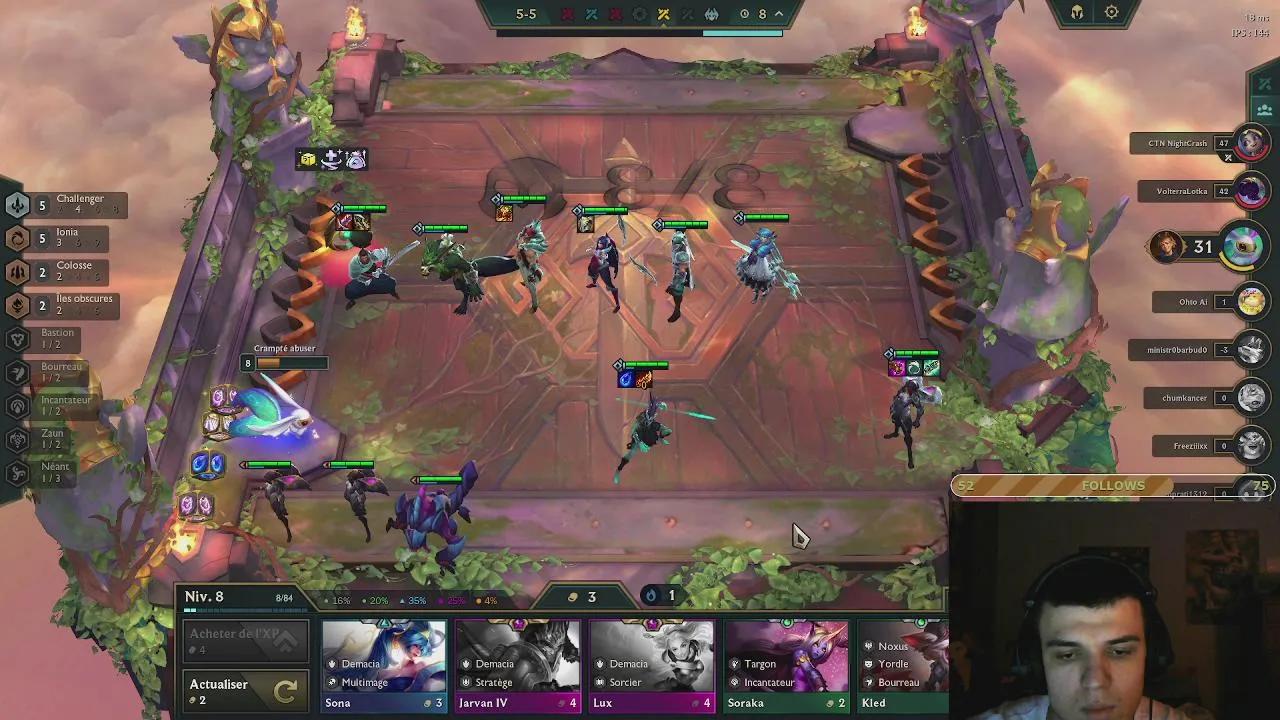Click the helmet icon beside settings
Viewport: 1280px width, 720px height.
(x=1077, y=13)
